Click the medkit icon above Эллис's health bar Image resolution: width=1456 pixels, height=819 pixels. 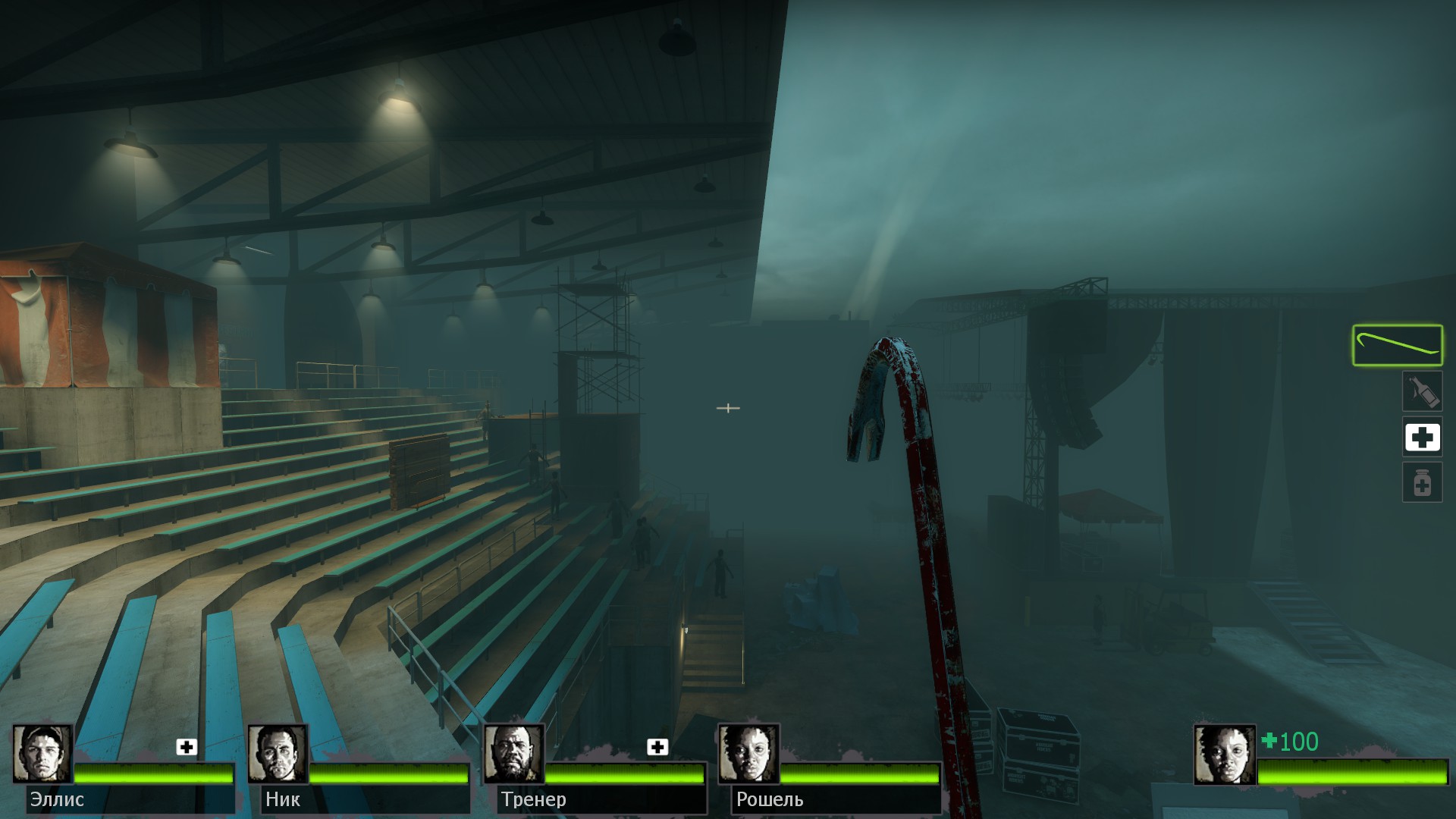click(x=187, y=747)
